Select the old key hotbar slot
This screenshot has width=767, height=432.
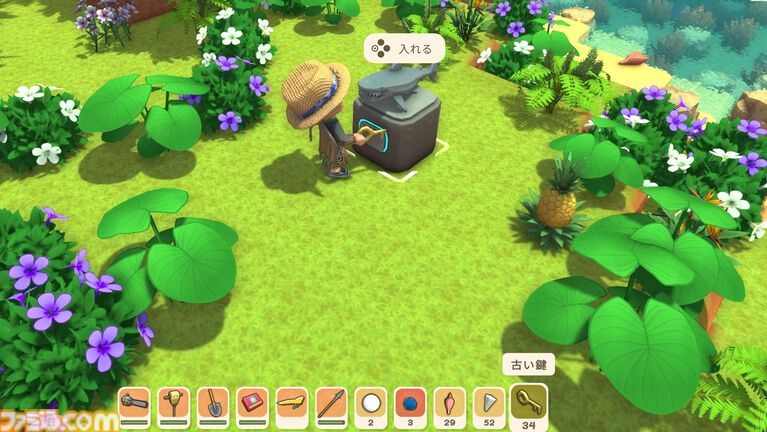coord(529,404)
